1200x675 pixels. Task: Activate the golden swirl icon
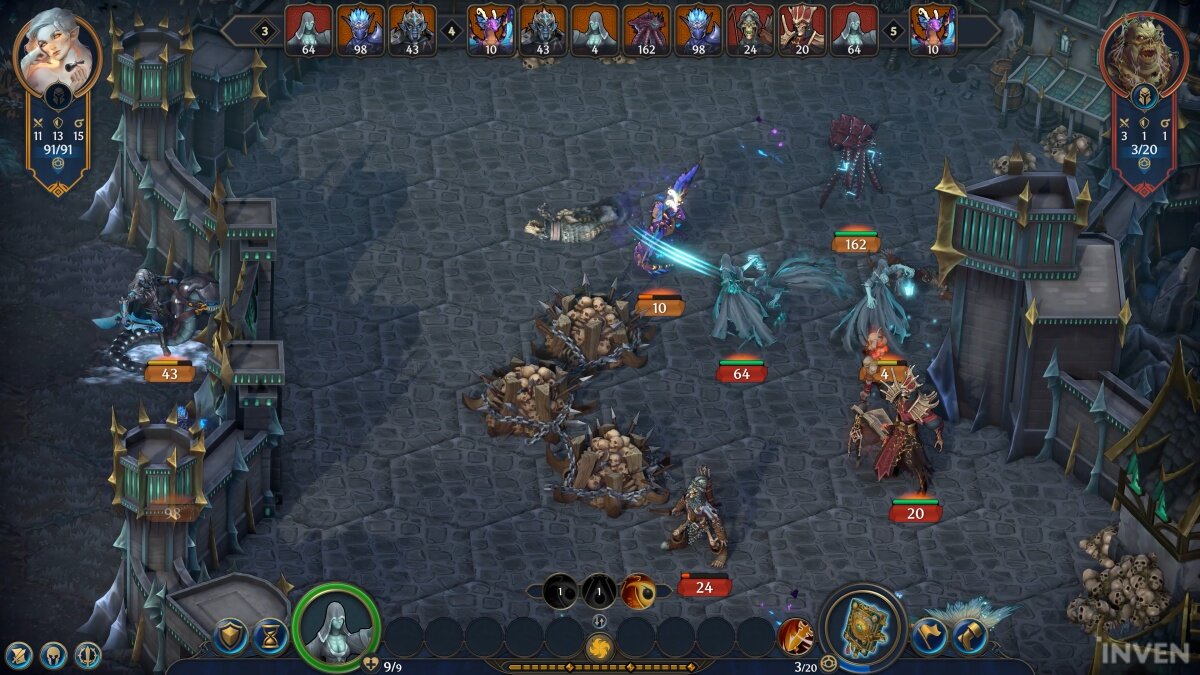tap(600, 645)
